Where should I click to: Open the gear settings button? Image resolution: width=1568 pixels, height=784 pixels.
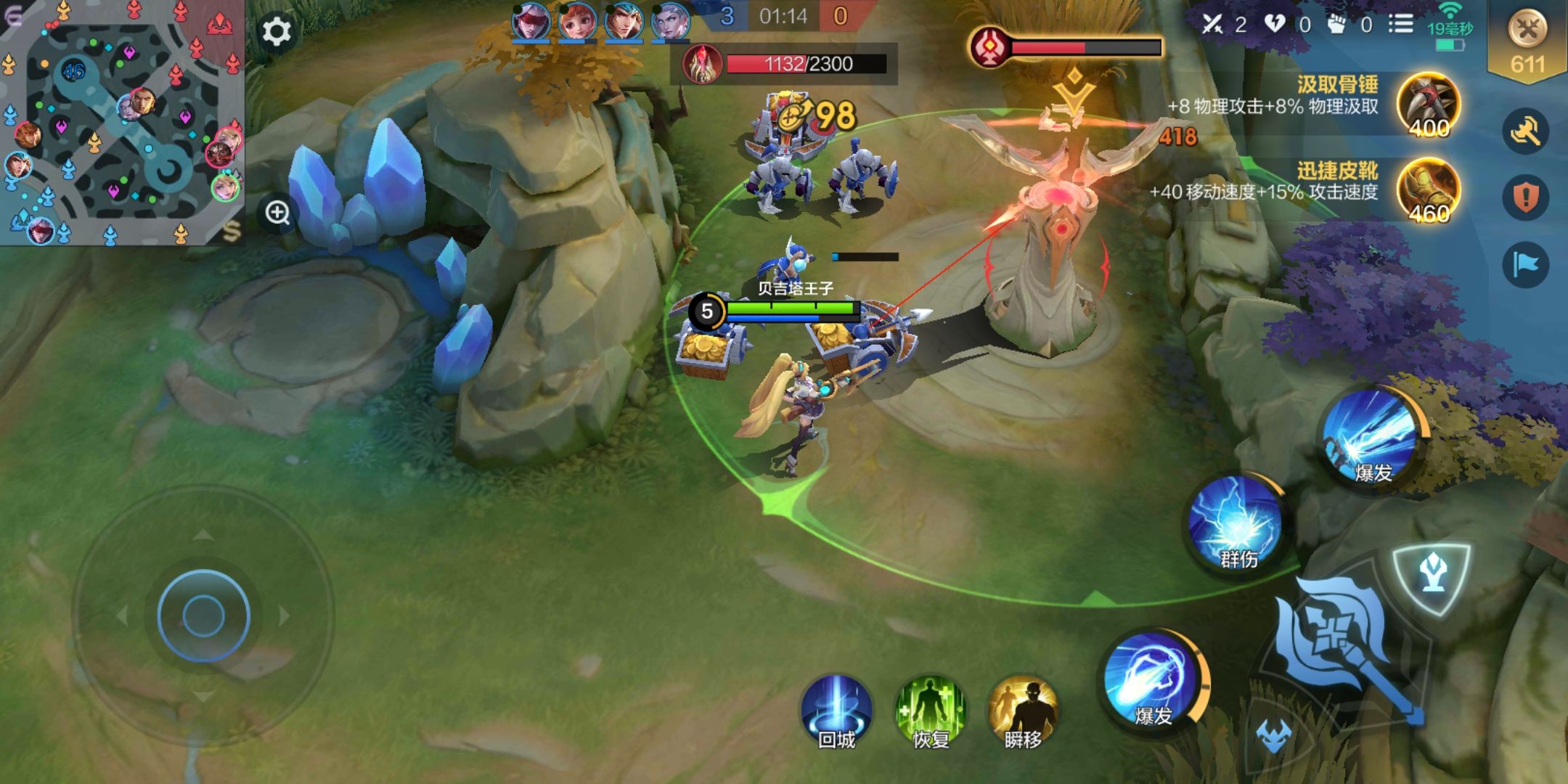point(276,32)
